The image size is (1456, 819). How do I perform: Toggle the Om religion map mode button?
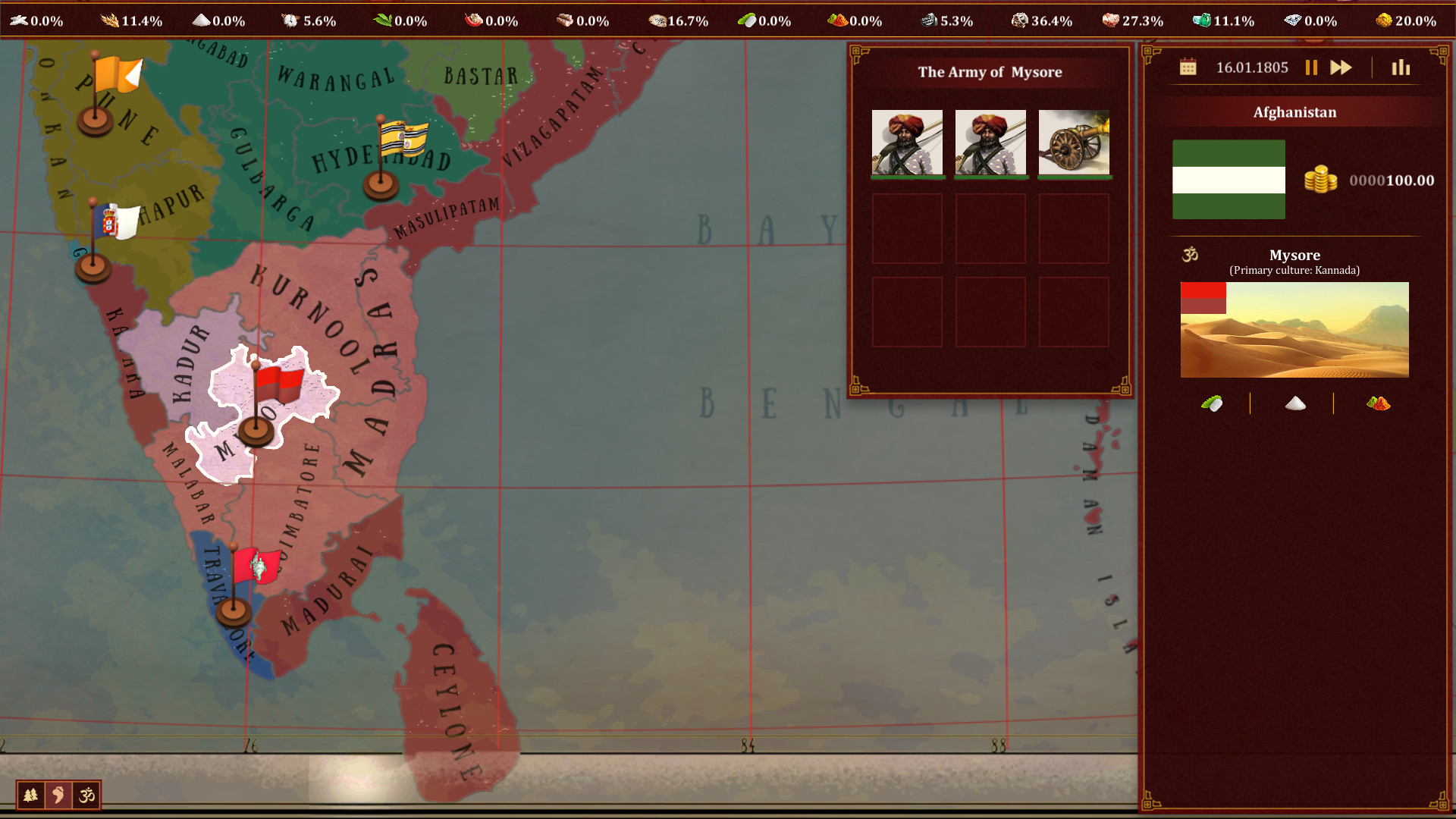86,795
